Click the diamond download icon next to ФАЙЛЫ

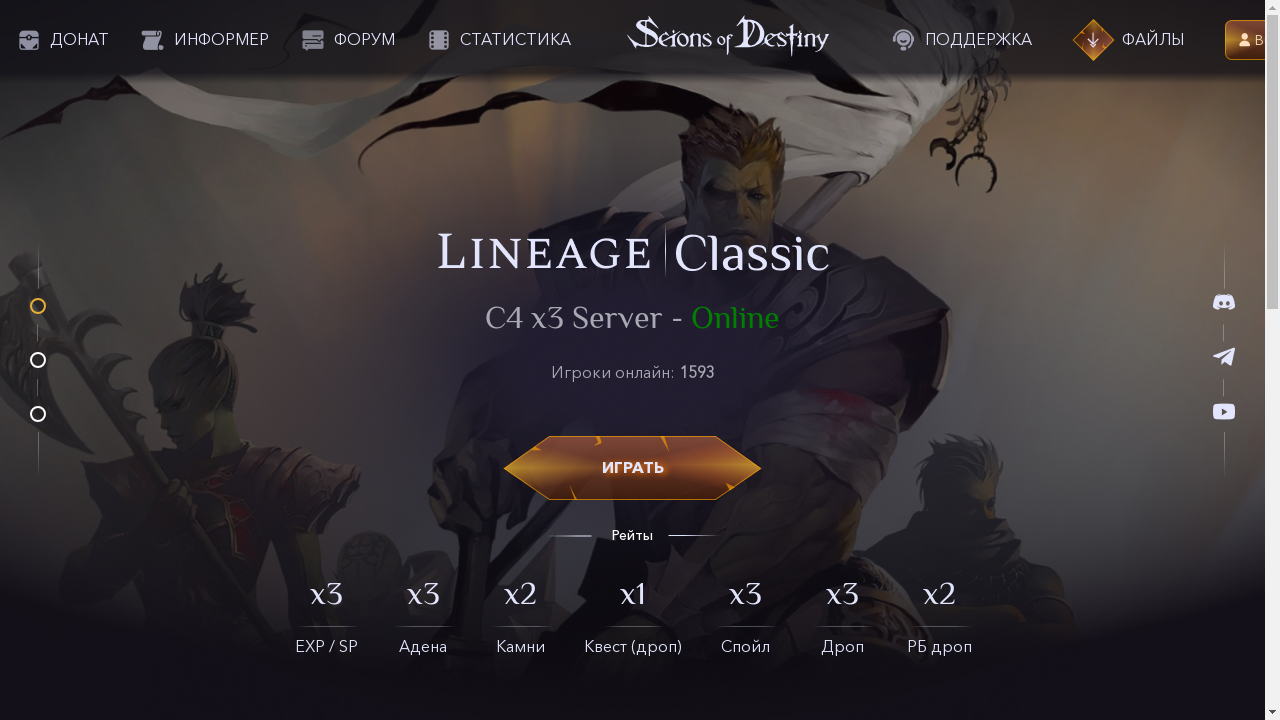(x=1093, y=39)
